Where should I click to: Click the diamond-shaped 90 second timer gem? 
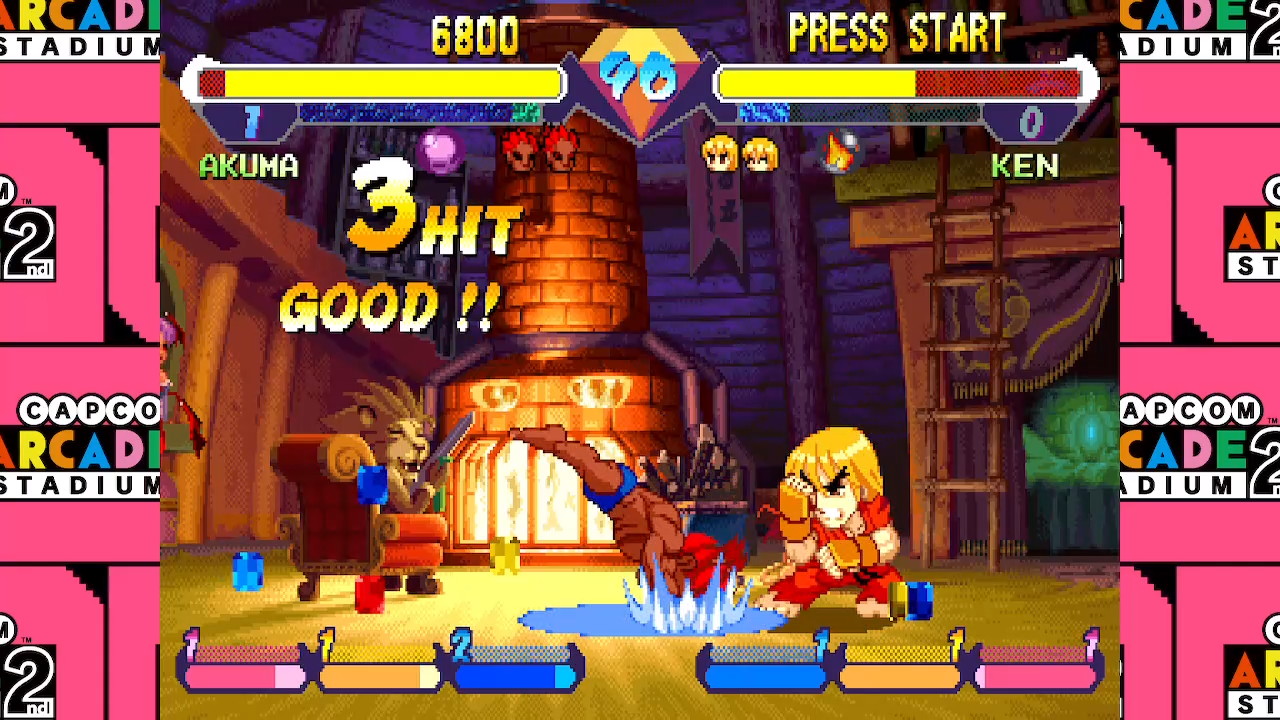point(640,75)
